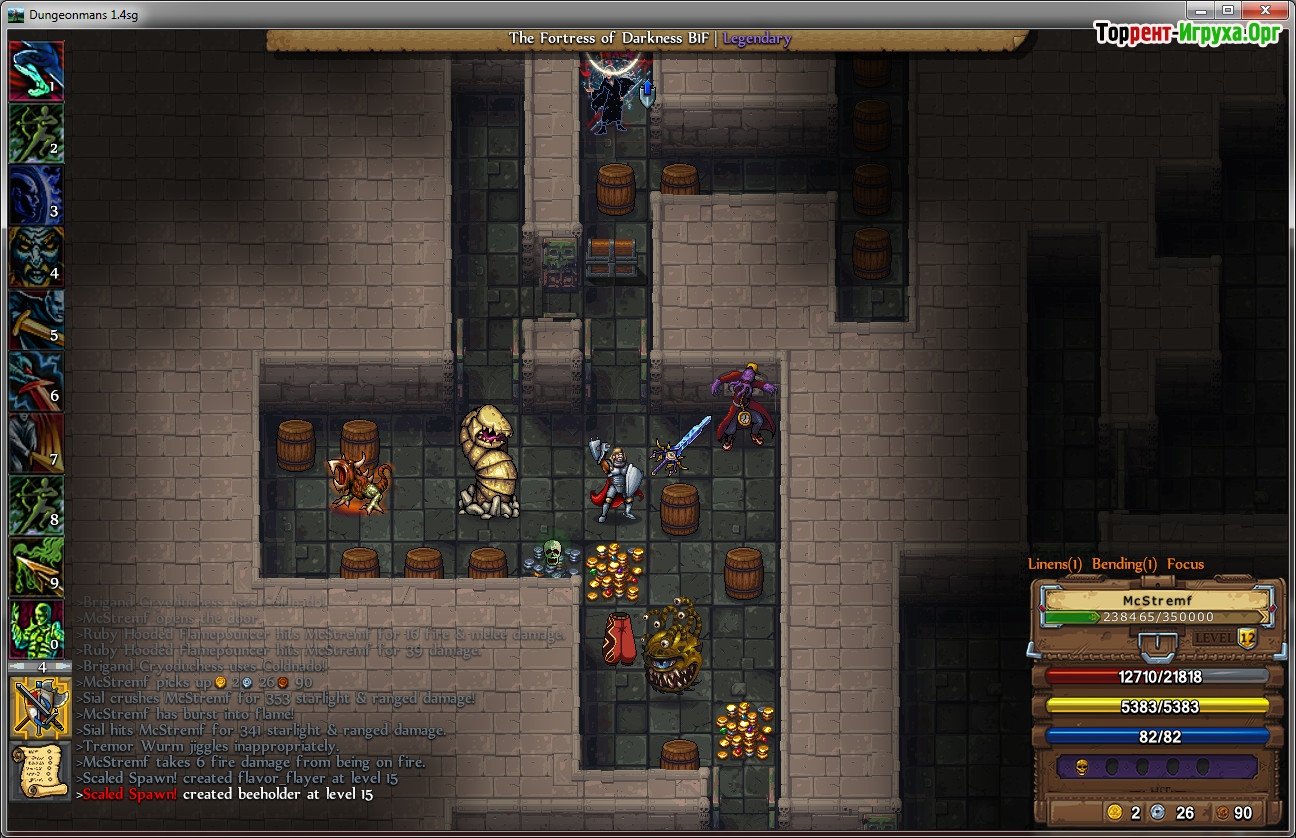Screen dimensions: 1296x838
Task: Select the Linens(1) status effect label
Action: (1055, 564)
